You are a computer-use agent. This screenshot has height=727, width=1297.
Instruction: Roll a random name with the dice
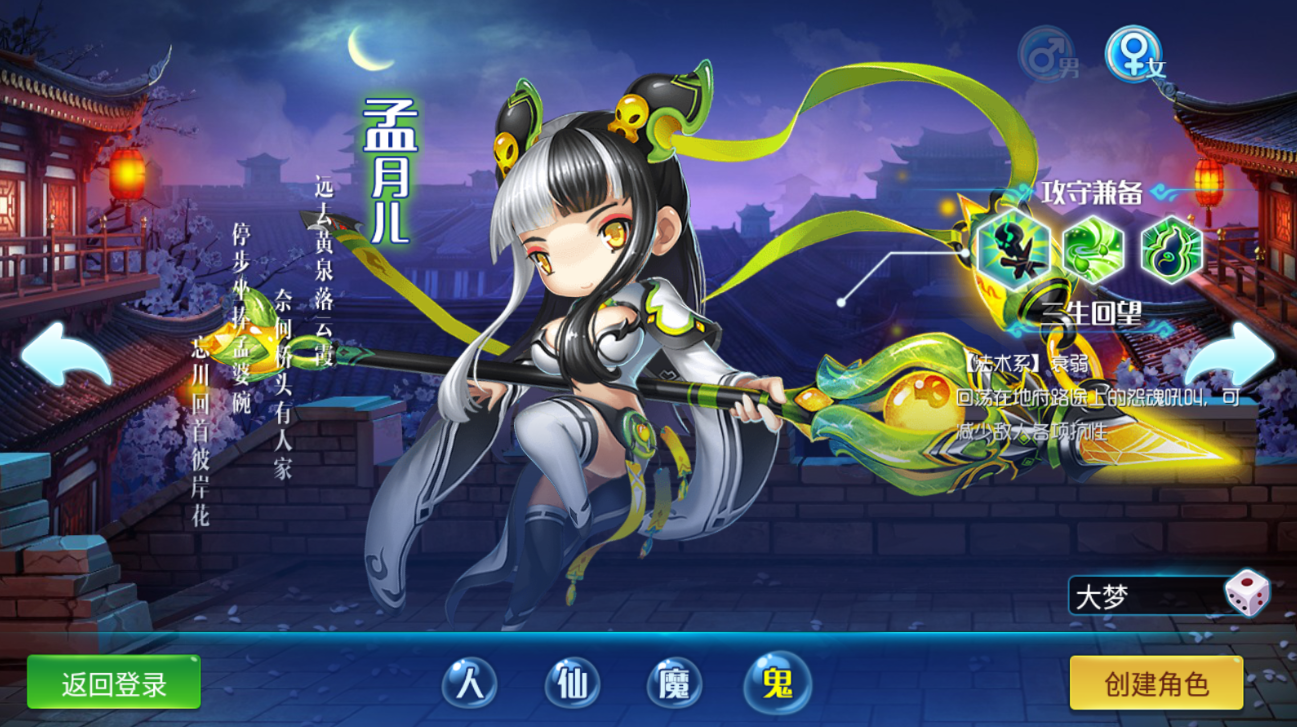point(1247,594)
